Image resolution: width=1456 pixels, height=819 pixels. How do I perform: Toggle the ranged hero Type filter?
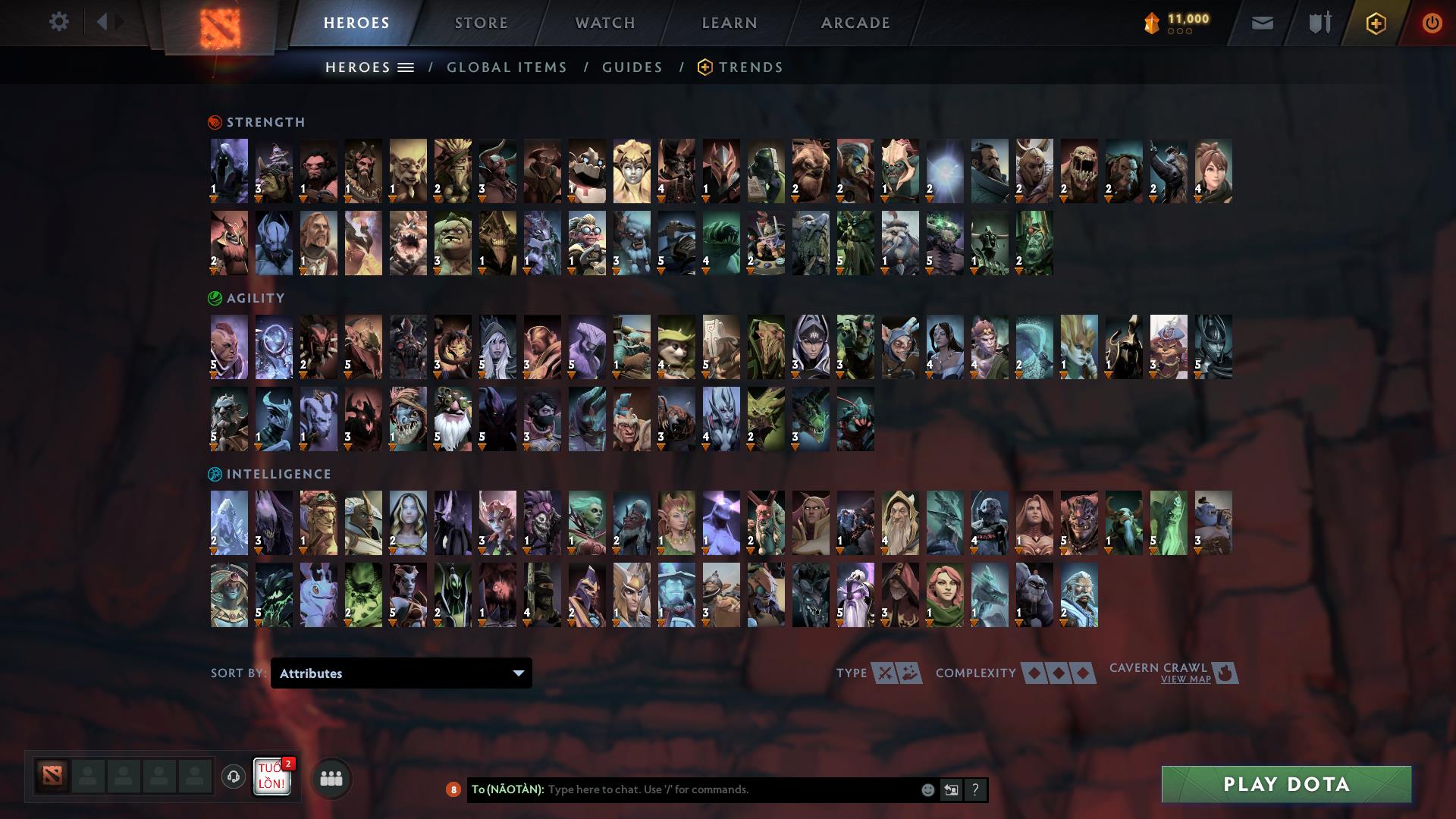tap(908, 673)
